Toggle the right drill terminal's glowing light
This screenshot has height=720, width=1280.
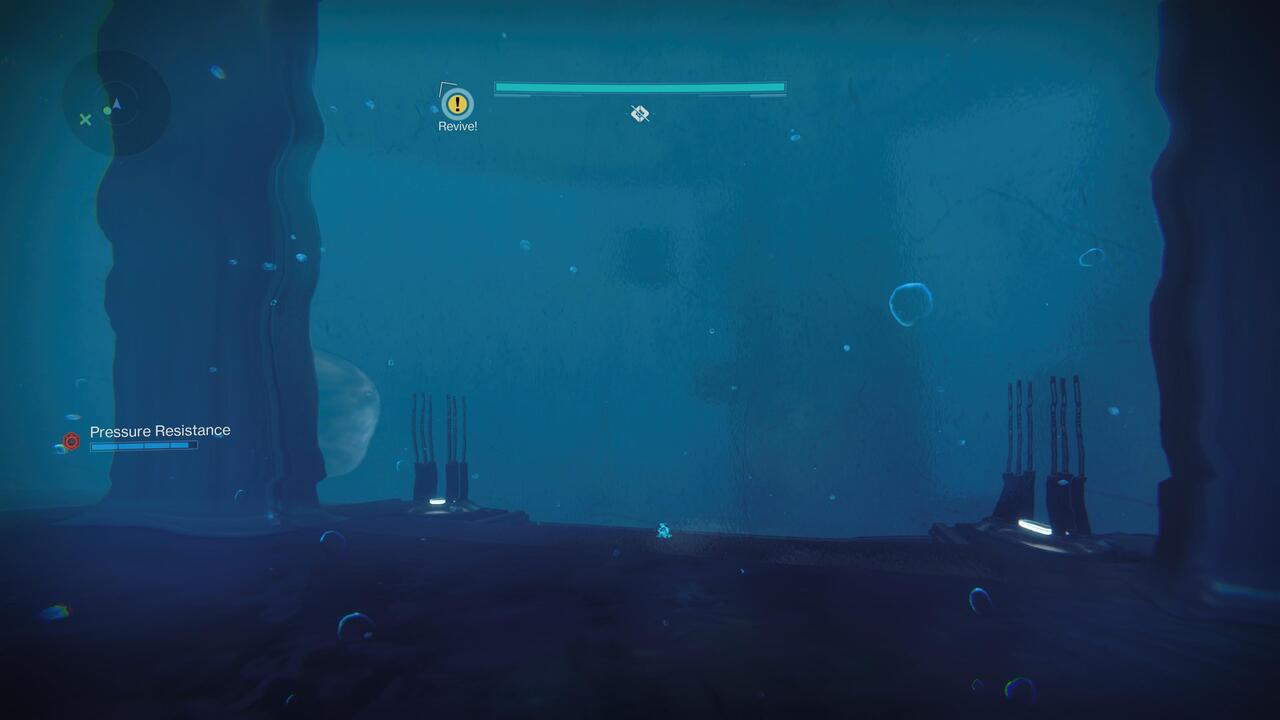tap(1034, 527)
